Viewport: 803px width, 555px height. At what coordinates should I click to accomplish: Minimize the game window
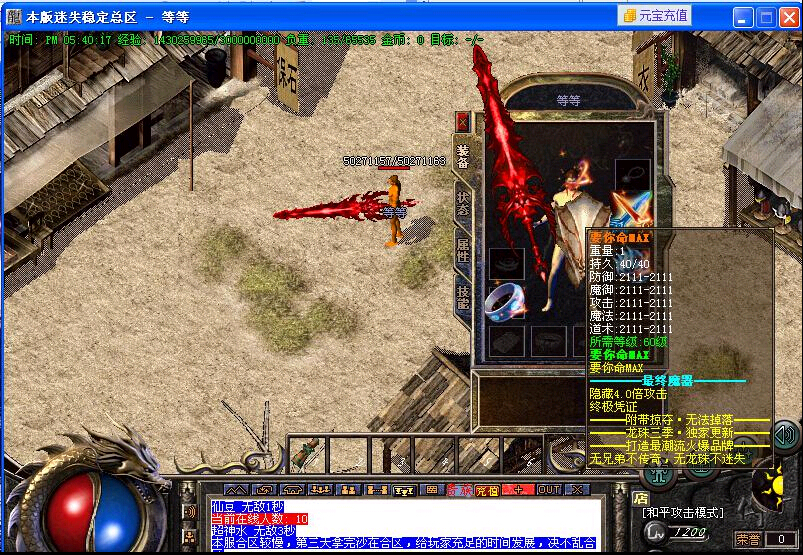click(x=744, y=17)
